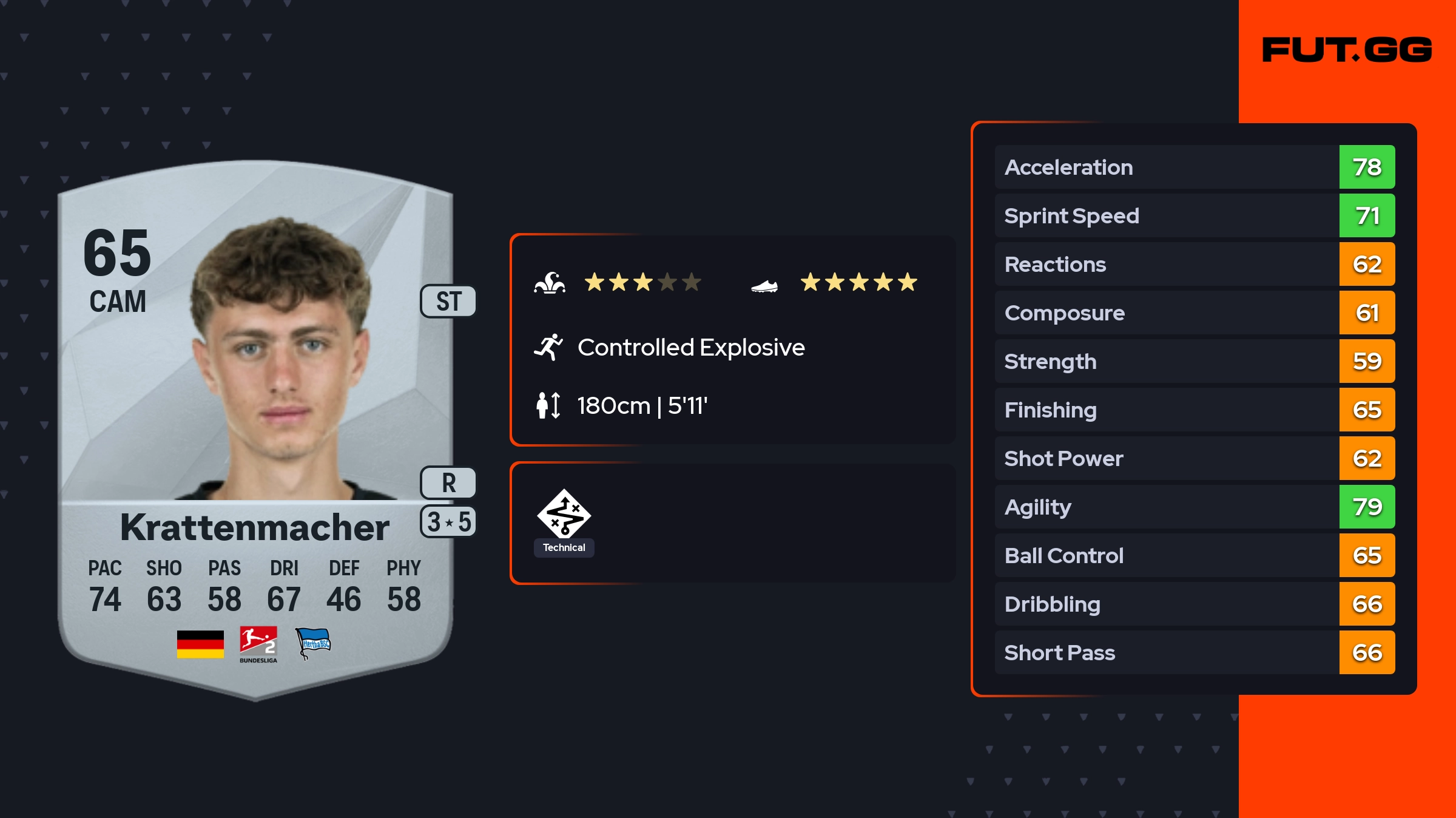Image resolution: width=1456 pixels, height=818 pixels.
Task: Select the Acceleration stat row
Action: [x=1194, y=167]
